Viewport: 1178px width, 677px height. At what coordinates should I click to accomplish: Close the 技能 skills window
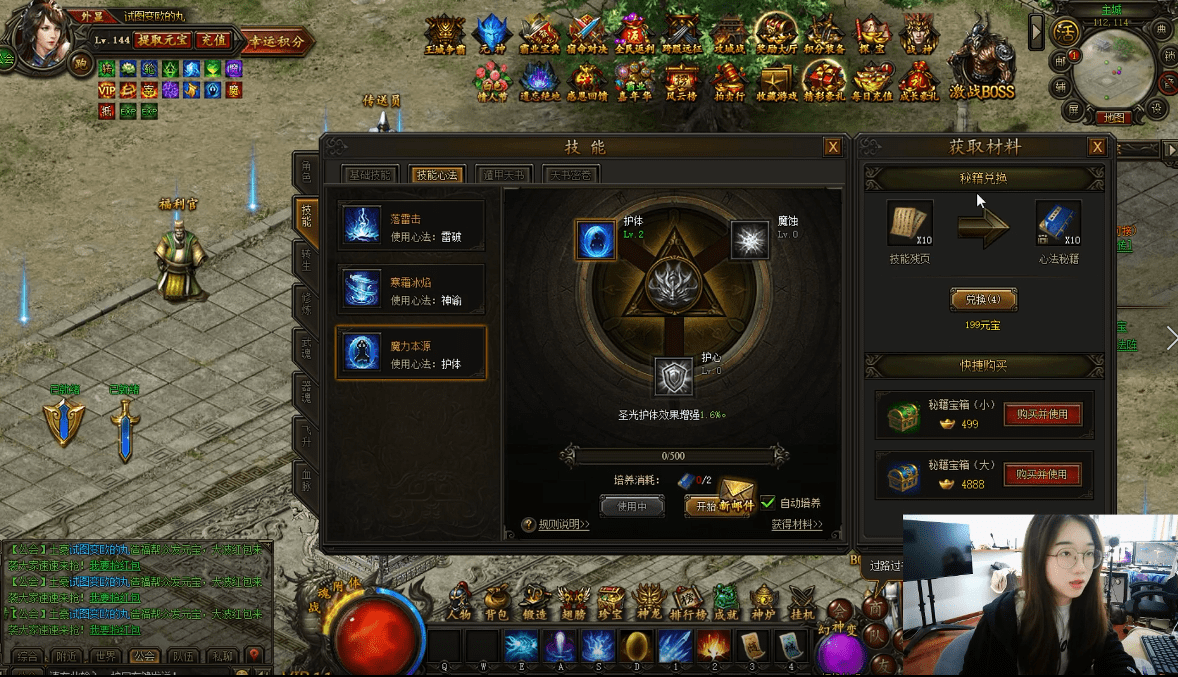[832, 147]
